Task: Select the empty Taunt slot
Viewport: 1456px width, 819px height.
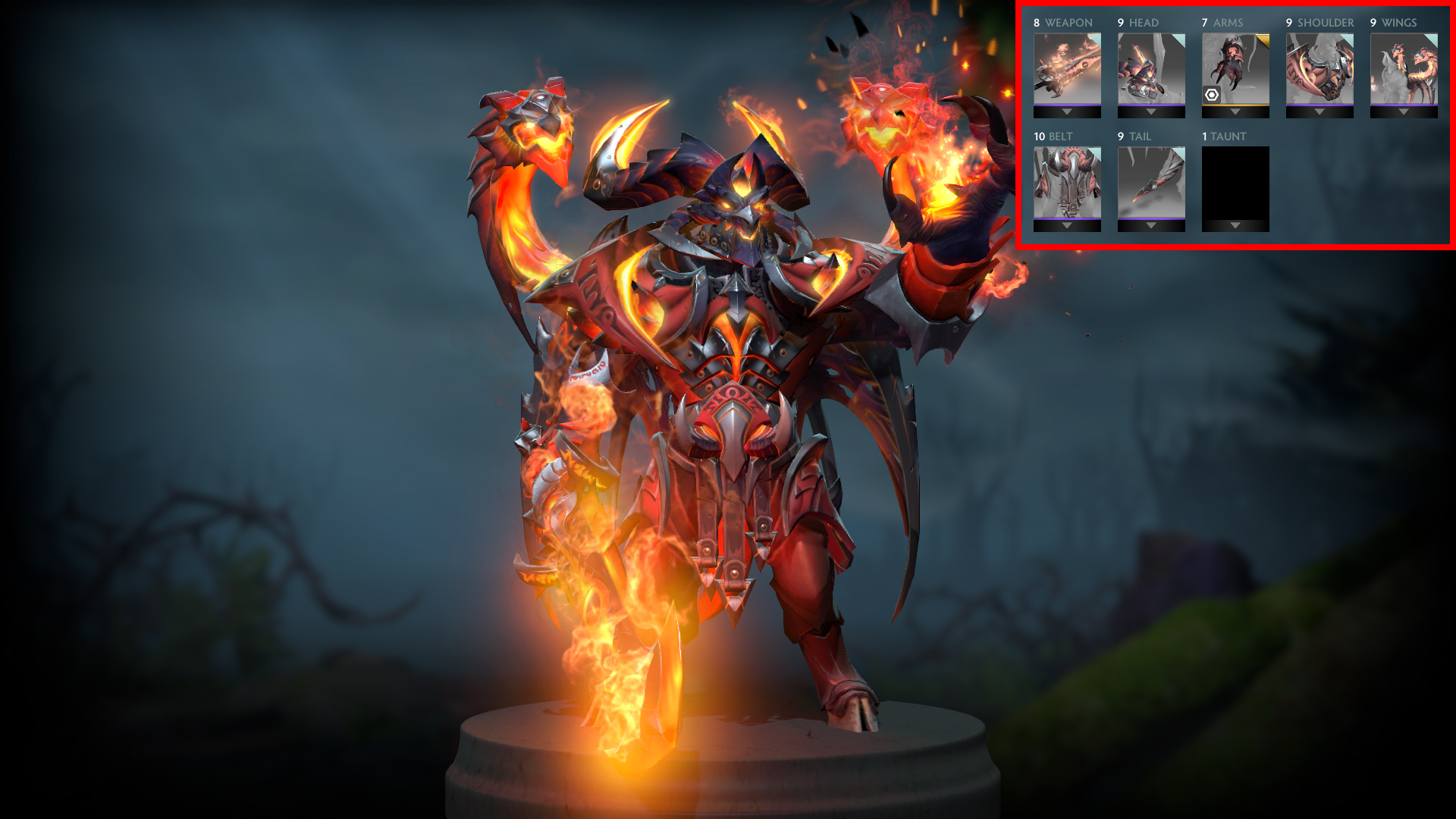Action: click(x=1235, y=182)
